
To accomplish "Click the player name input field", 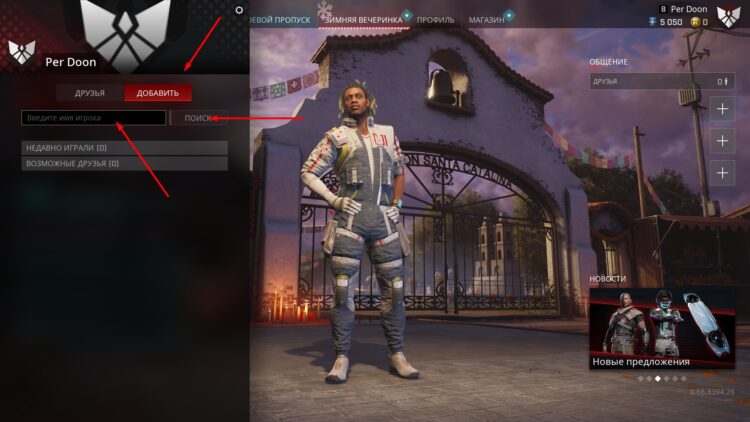I will point(94,118).
